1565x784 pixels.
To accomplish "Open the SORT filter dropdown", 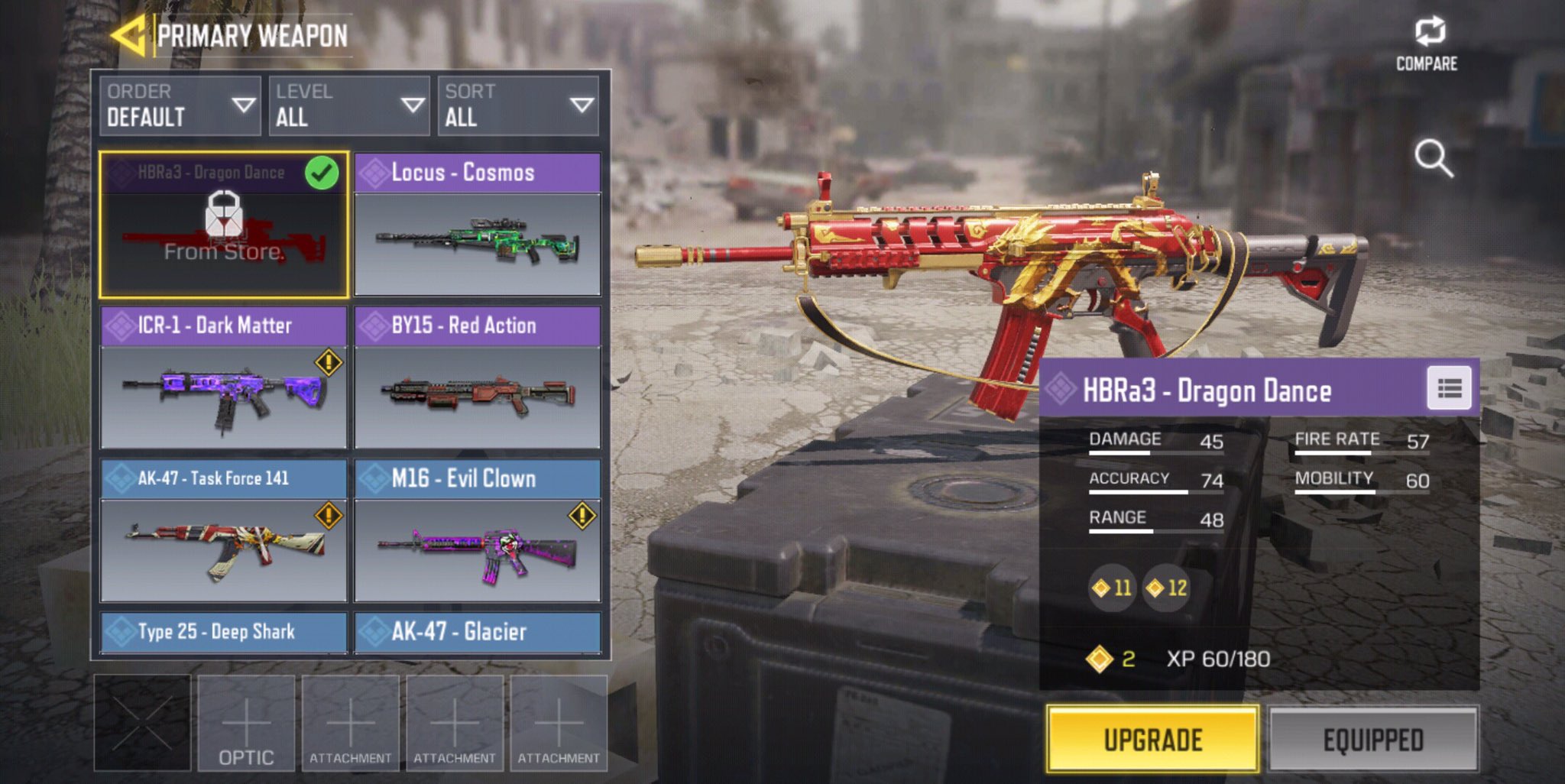I will (517, 105).
